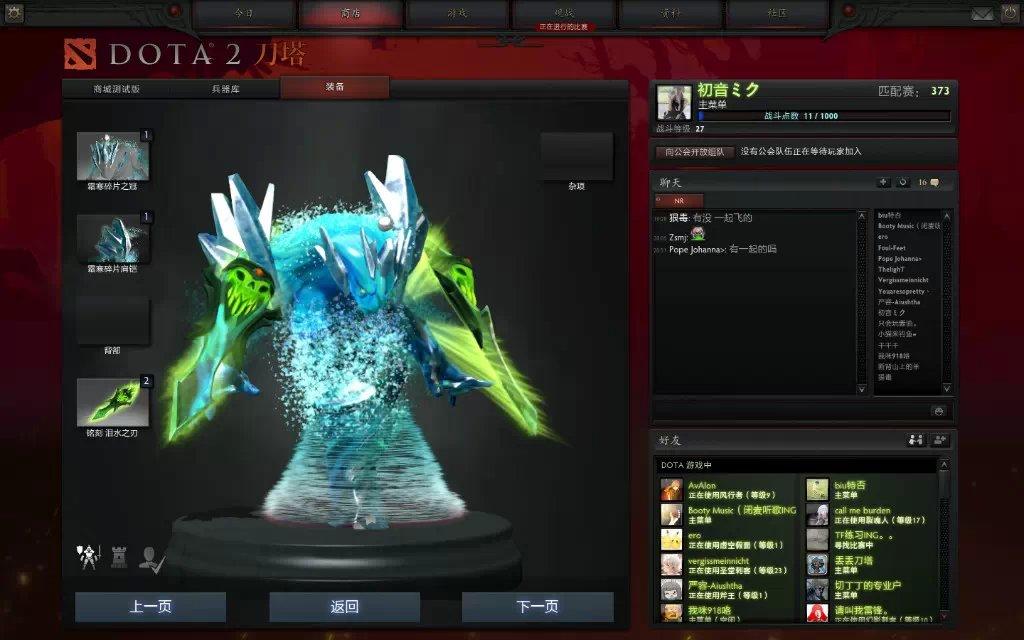Select the 社区 (Community) top tab
Viewport: 1024px width, 640px height.
777,14
